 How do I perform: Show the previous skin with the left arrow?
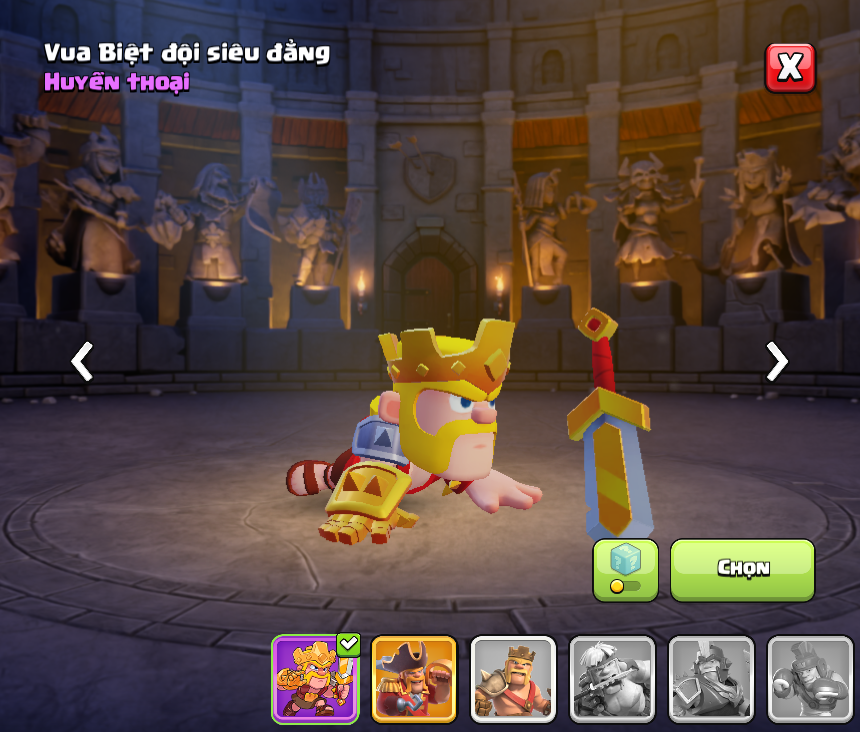tap(82, 361)
